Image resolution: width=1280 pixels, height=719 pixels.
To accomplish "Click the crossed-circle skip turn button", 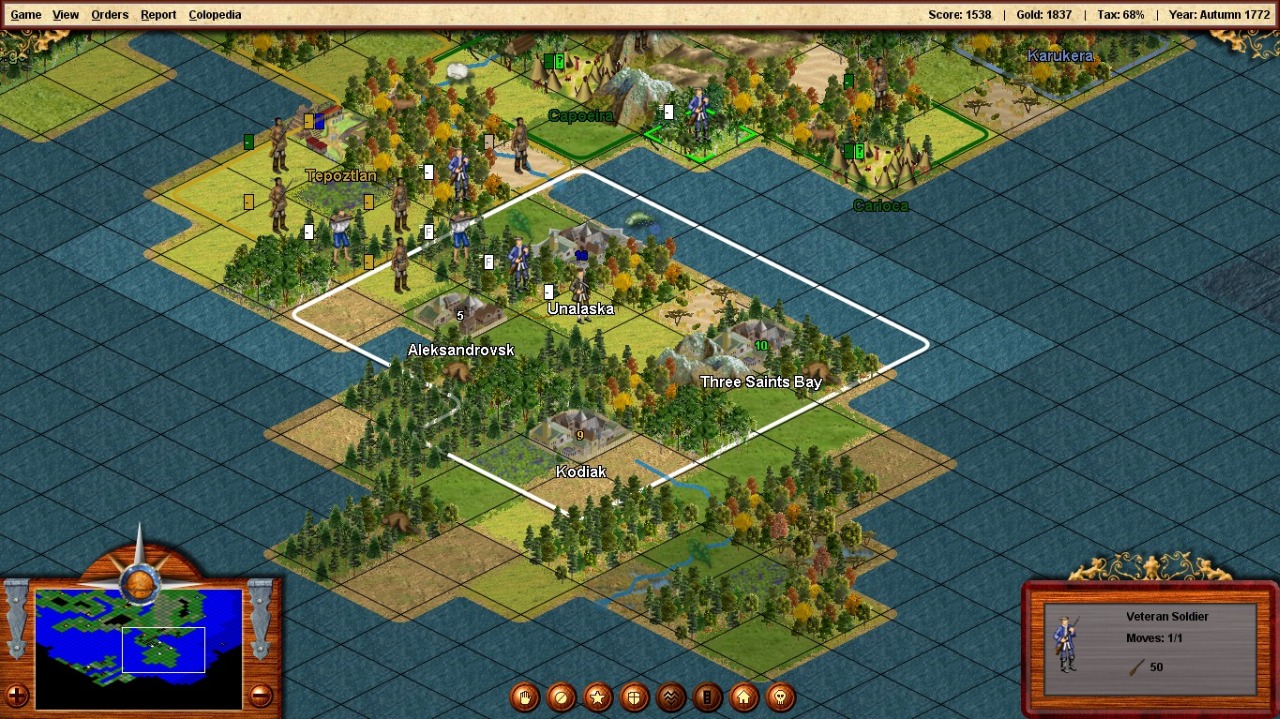I will [x=561, y=697].
